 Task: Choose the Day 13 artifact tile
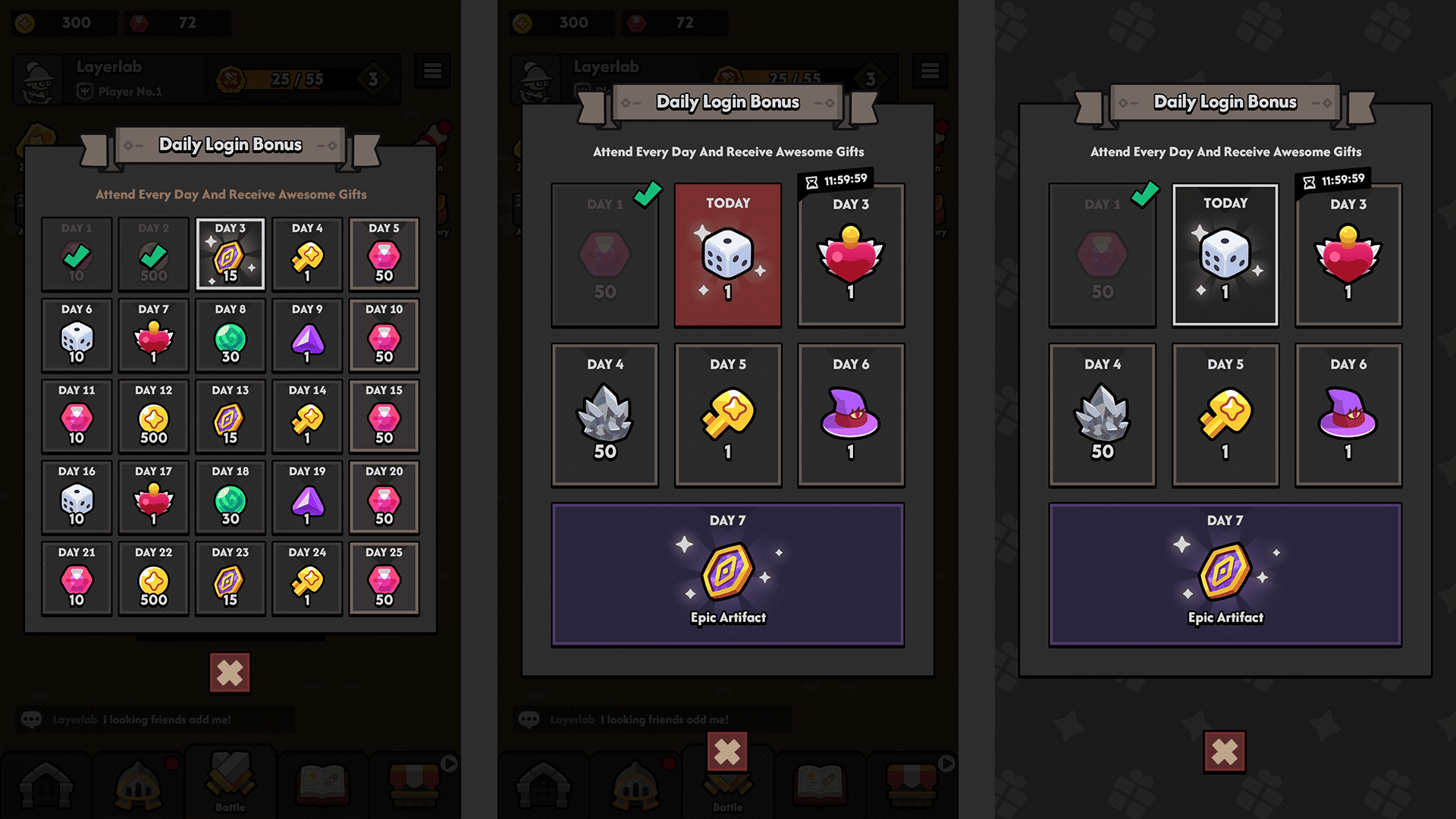click(x=230, y=416)
